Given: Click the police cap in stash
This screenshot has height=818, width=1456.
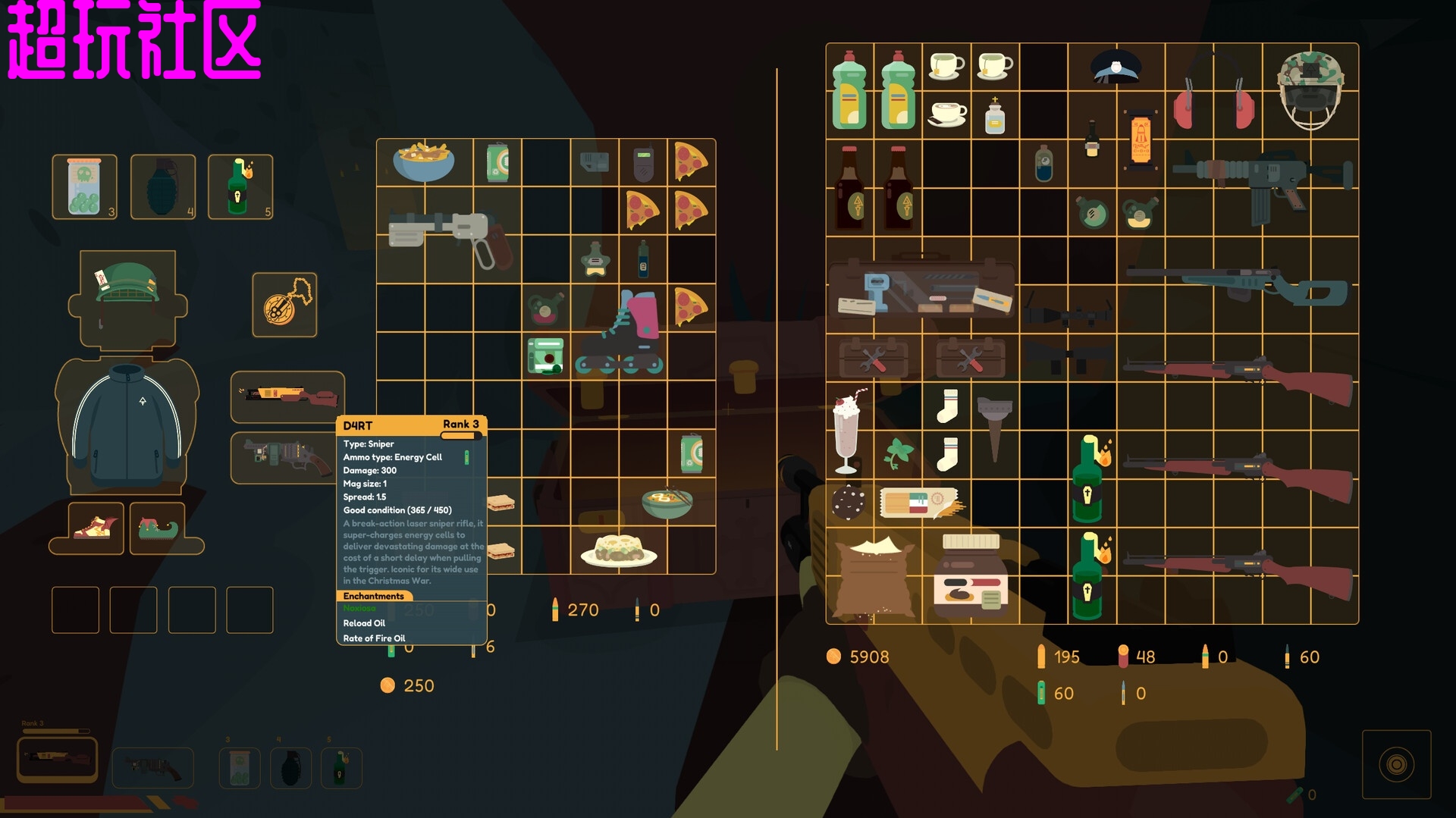Looking at the screenshot, I should (1116, 67).
